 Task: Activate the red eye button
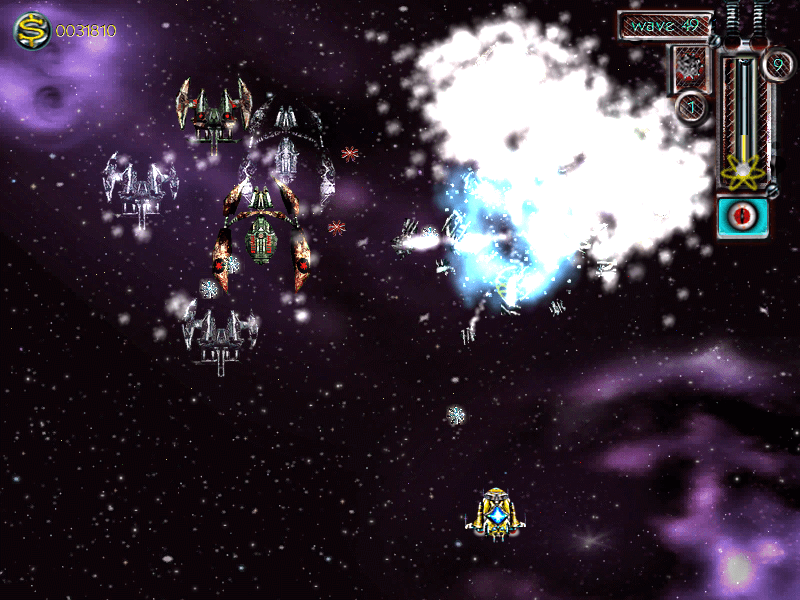click(x=743, y=216)
